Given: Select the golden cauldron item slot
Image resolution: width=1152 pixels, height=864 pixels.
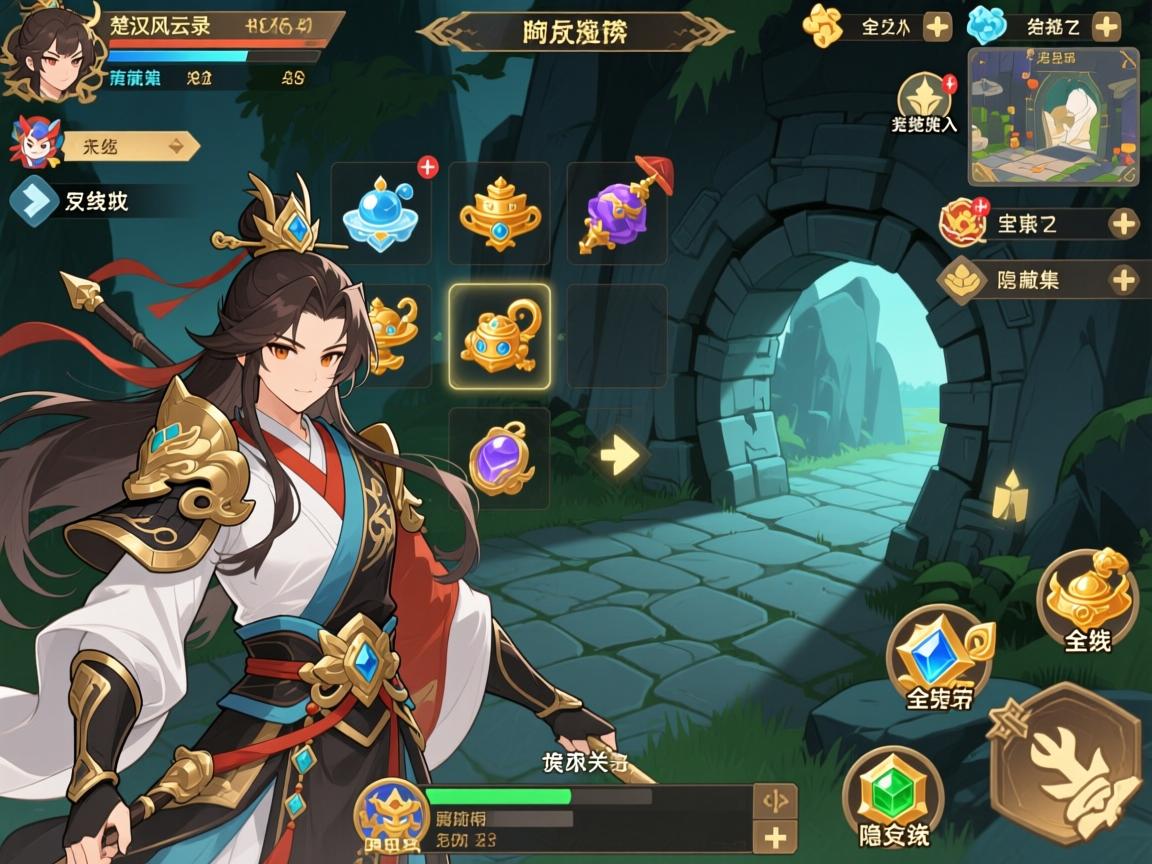Looking at the screenshot, I should (499, 213).
